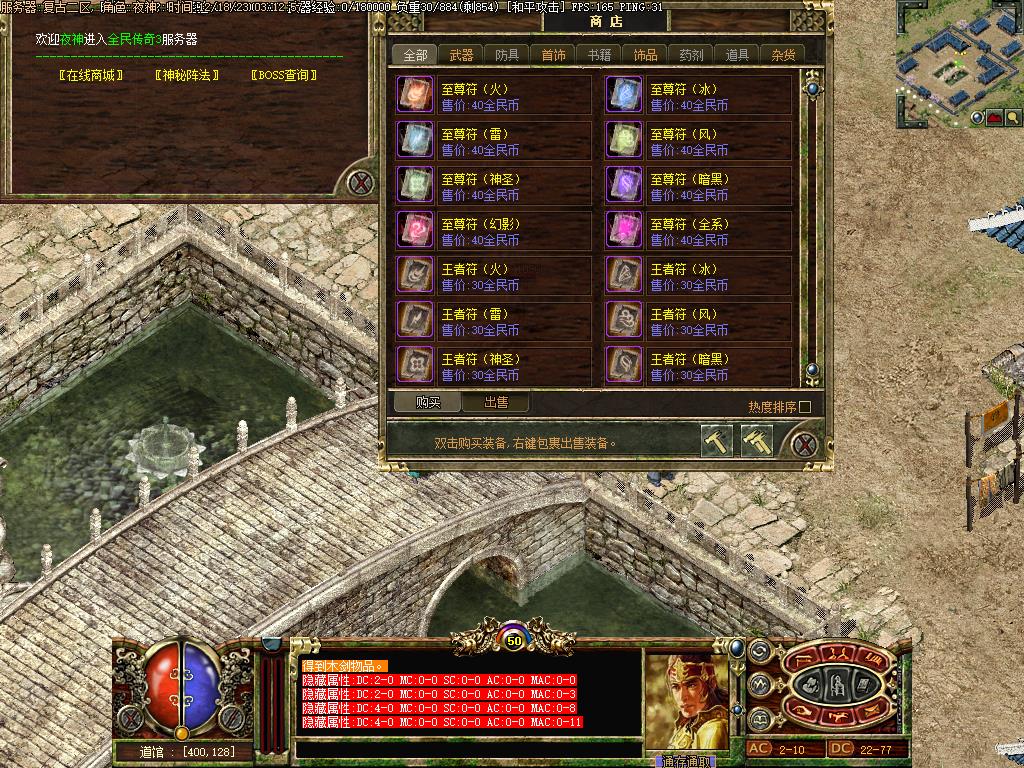This screenshot has width=1024, height=768.
Task: Close the shop window
Action: tap(803, 443)
